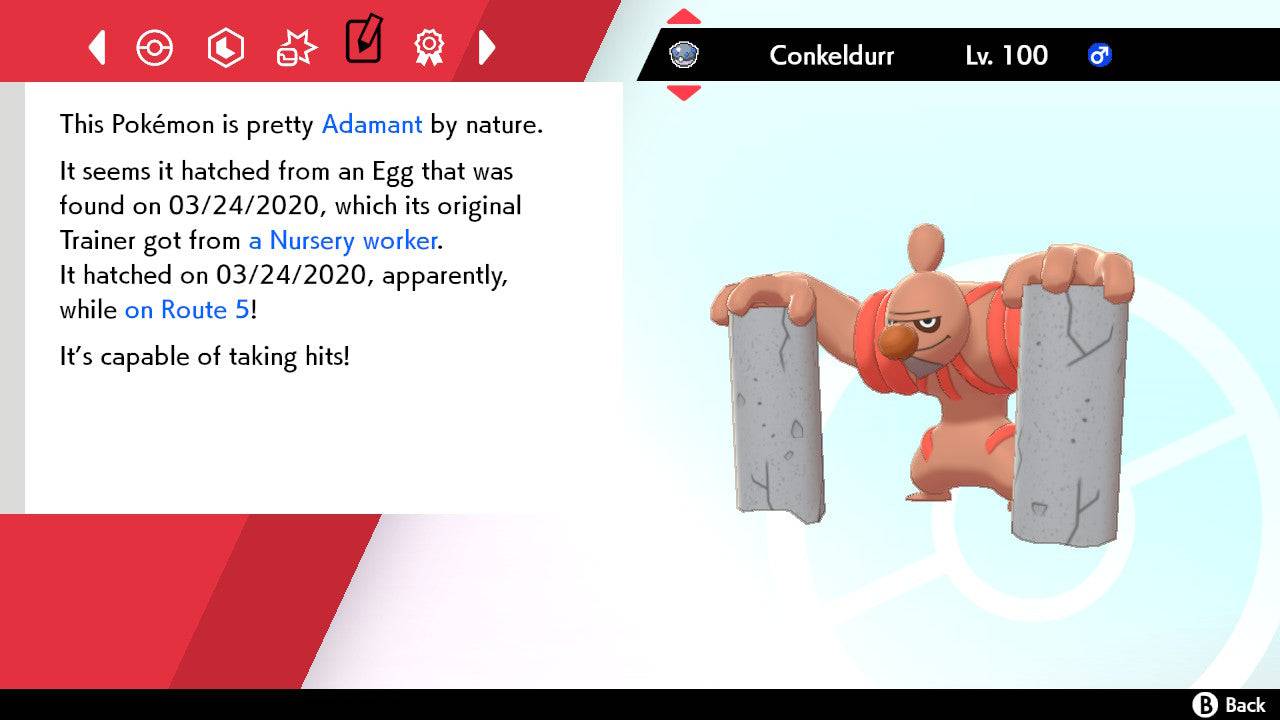Click the male gender symbol
The image size is (1280, 720).
[x=1100, y=56]
